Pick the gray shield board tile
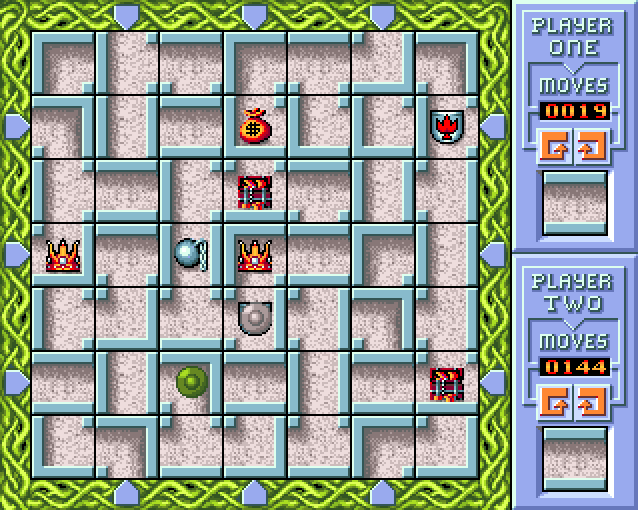 (255, 318)
